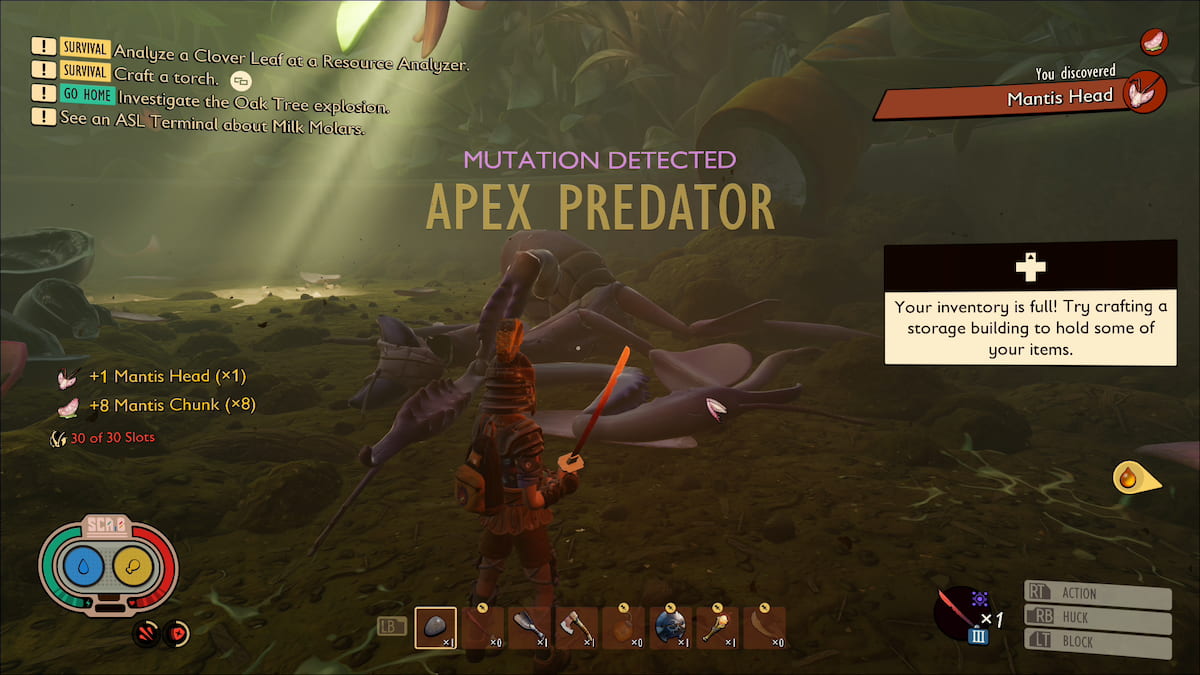The image size is (1200, 675).
Task: Click the 30 of 30 Slots indicator
Action: 105,437
